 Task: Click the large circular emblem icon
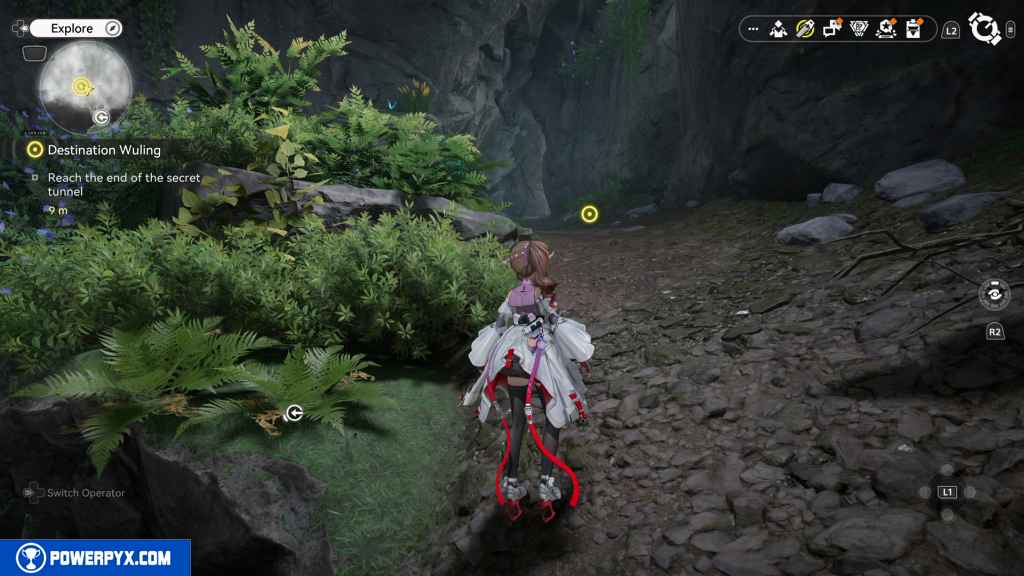tap(986, 29)
